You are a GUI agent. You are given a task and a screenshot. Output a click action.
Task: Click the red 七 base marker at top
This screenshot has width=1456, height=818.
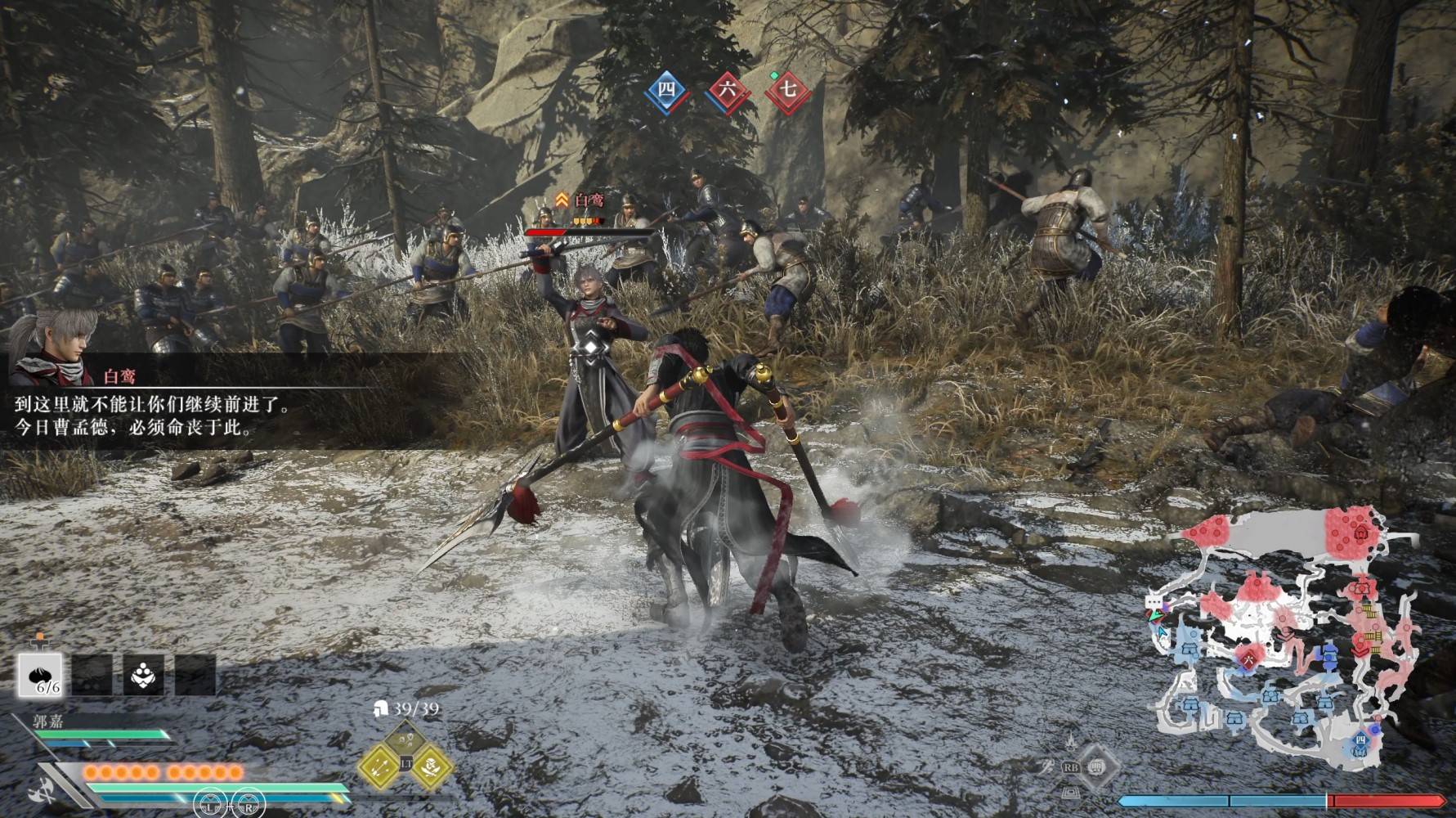787,89
